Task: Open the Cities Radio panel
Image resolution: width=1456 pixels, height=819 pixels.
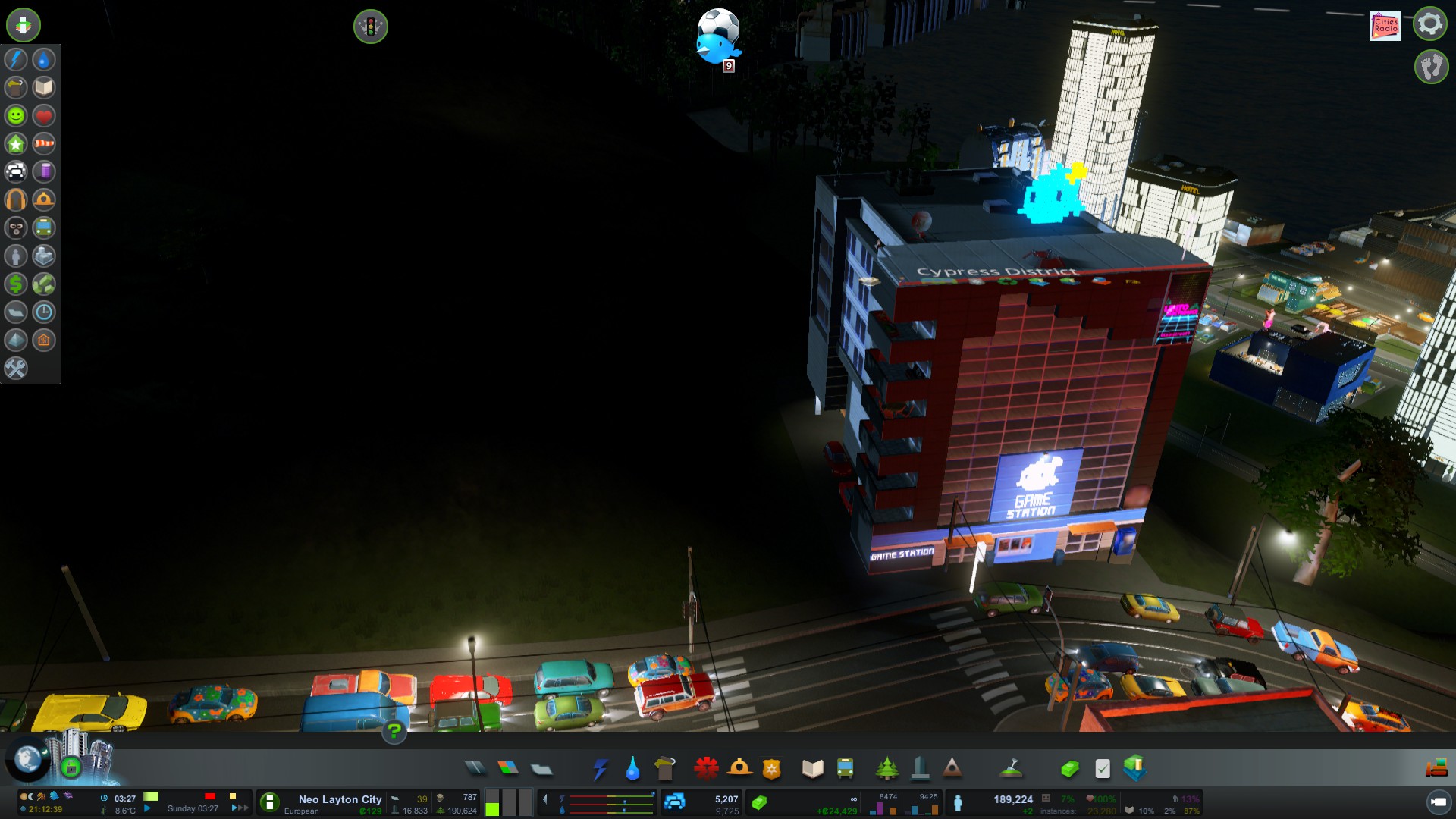Action: [1385, 25]
